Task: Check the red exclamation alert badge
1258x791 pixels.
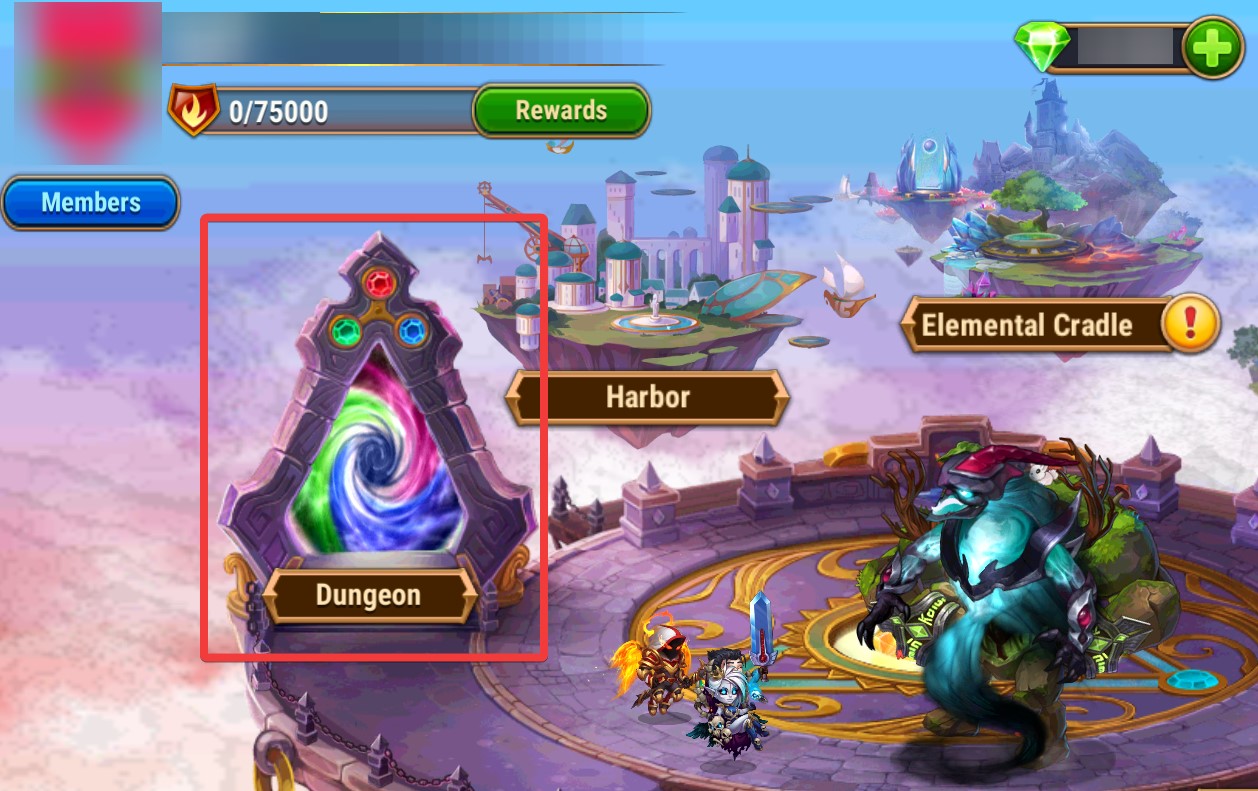Action: pyautogui.click(x=1192, y=324)
